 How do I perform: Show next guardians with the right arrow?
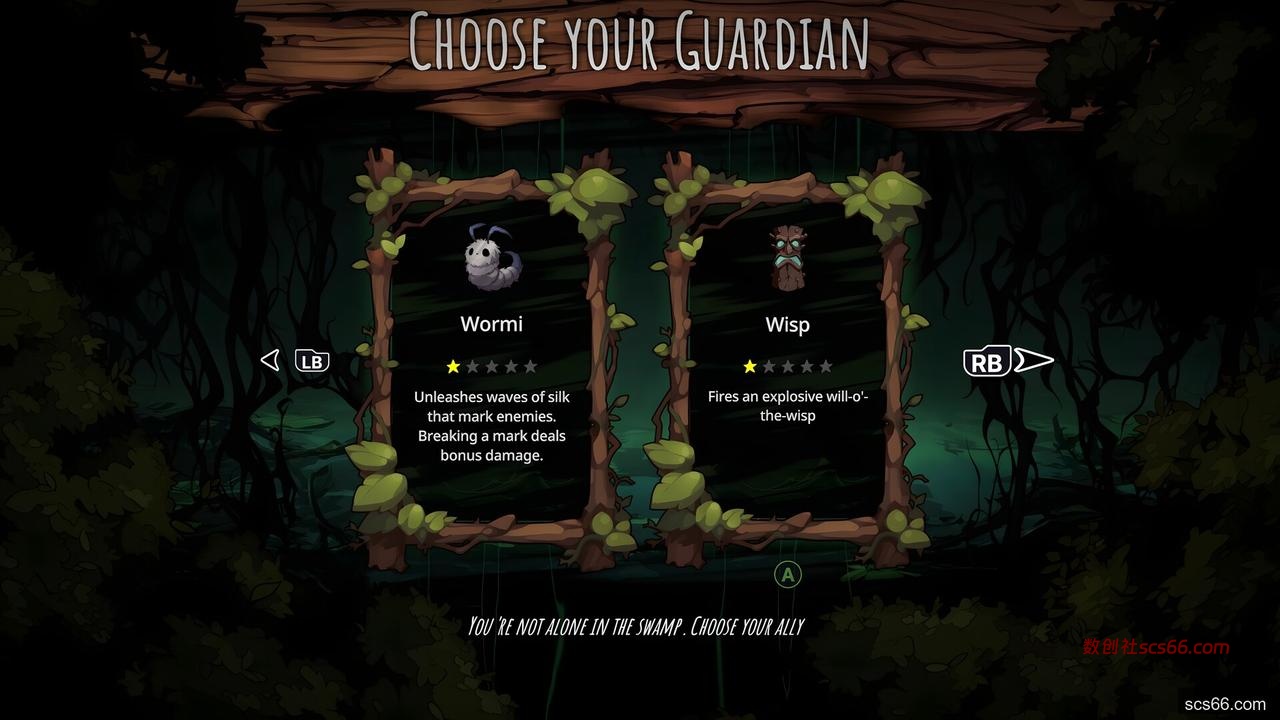[x=1033, y=361]
